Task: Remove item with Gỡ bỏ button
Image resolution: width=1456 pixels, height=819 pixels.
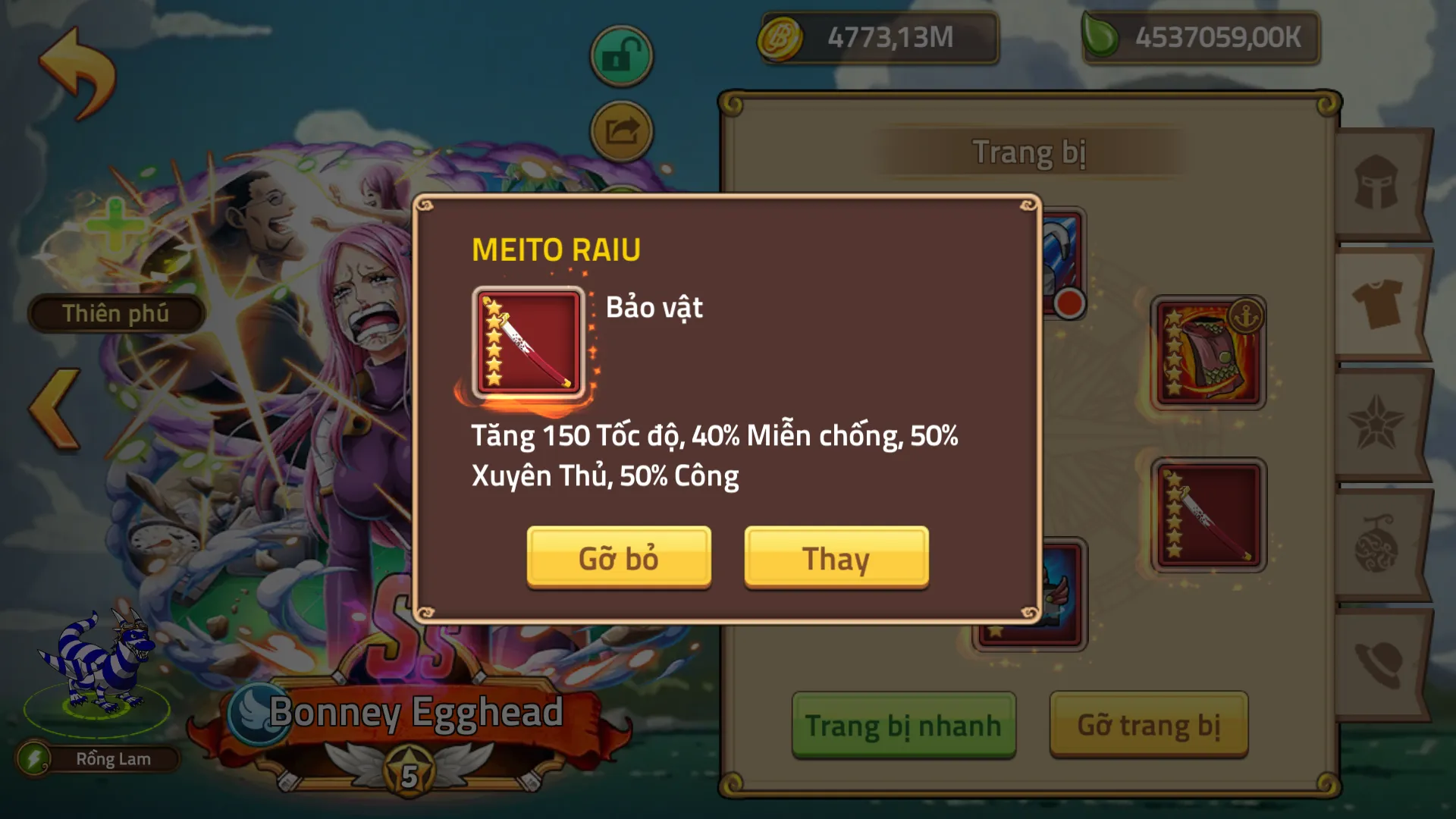Action: [619, 557]
